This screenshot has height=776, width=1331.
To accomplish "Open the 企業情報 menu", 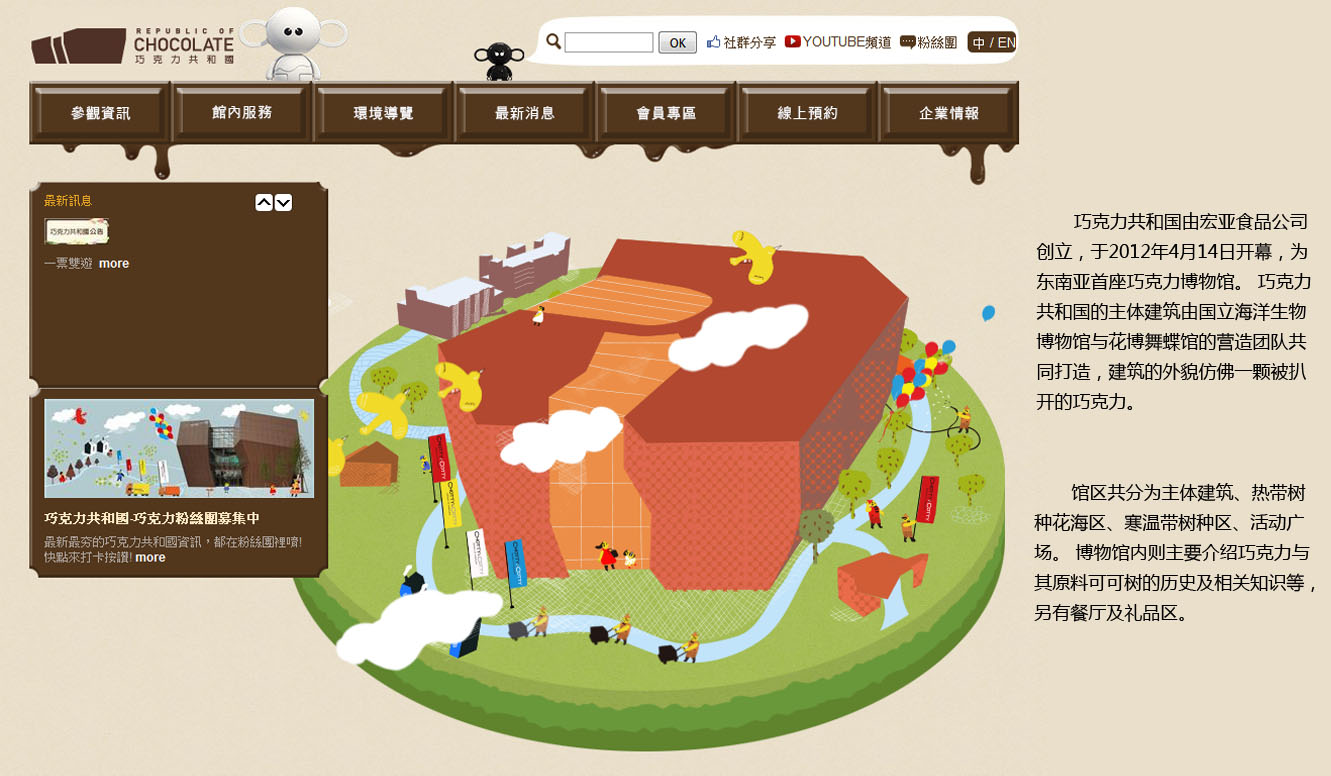I will (x=949, y=113).
